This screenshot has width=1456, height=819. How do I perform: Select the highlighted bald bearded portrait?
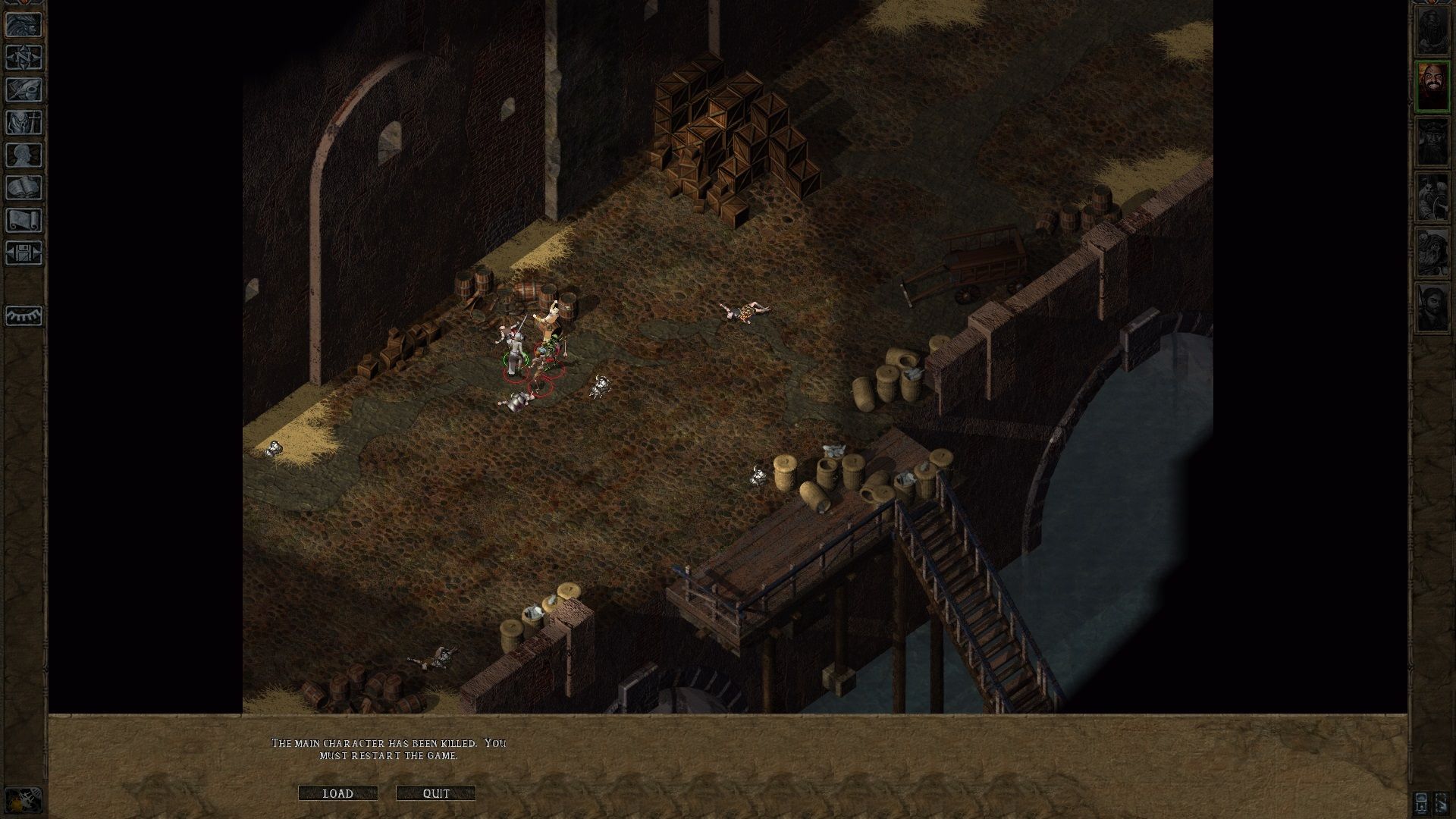tap(1432, 86)
